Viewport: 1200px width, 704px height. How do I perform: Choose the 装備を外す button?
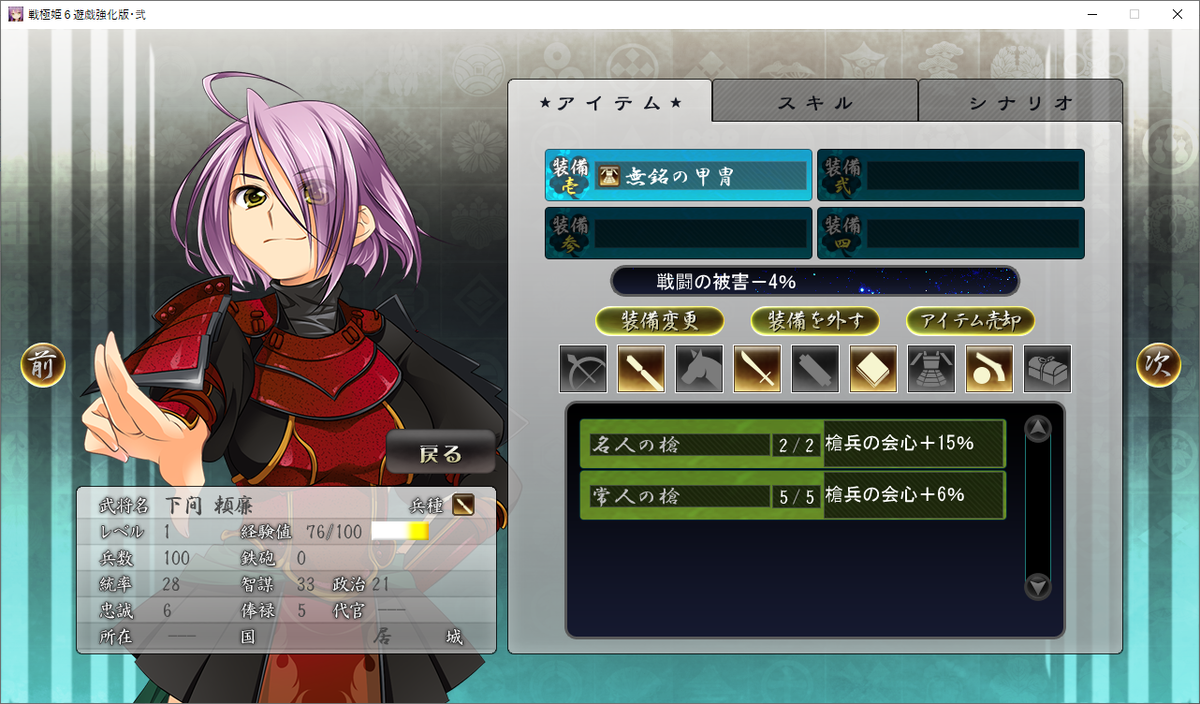point(815,321)
